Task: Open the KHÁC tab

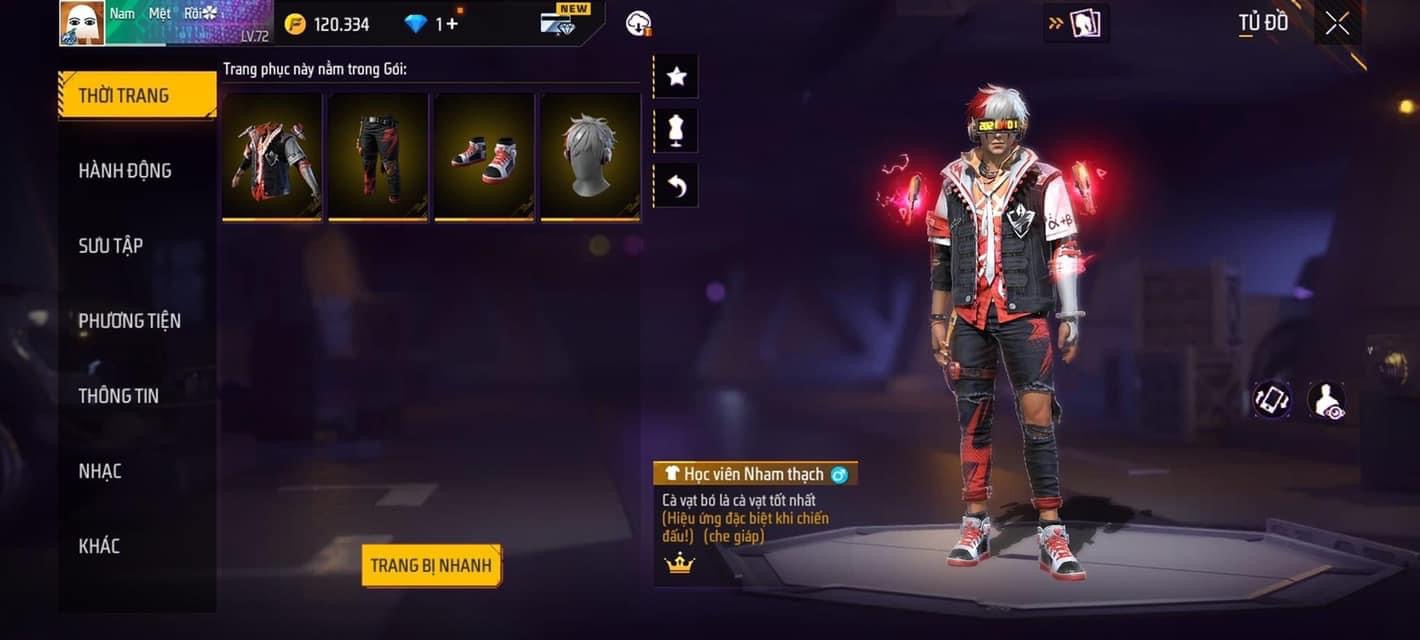Action: (x=99, y=546)
